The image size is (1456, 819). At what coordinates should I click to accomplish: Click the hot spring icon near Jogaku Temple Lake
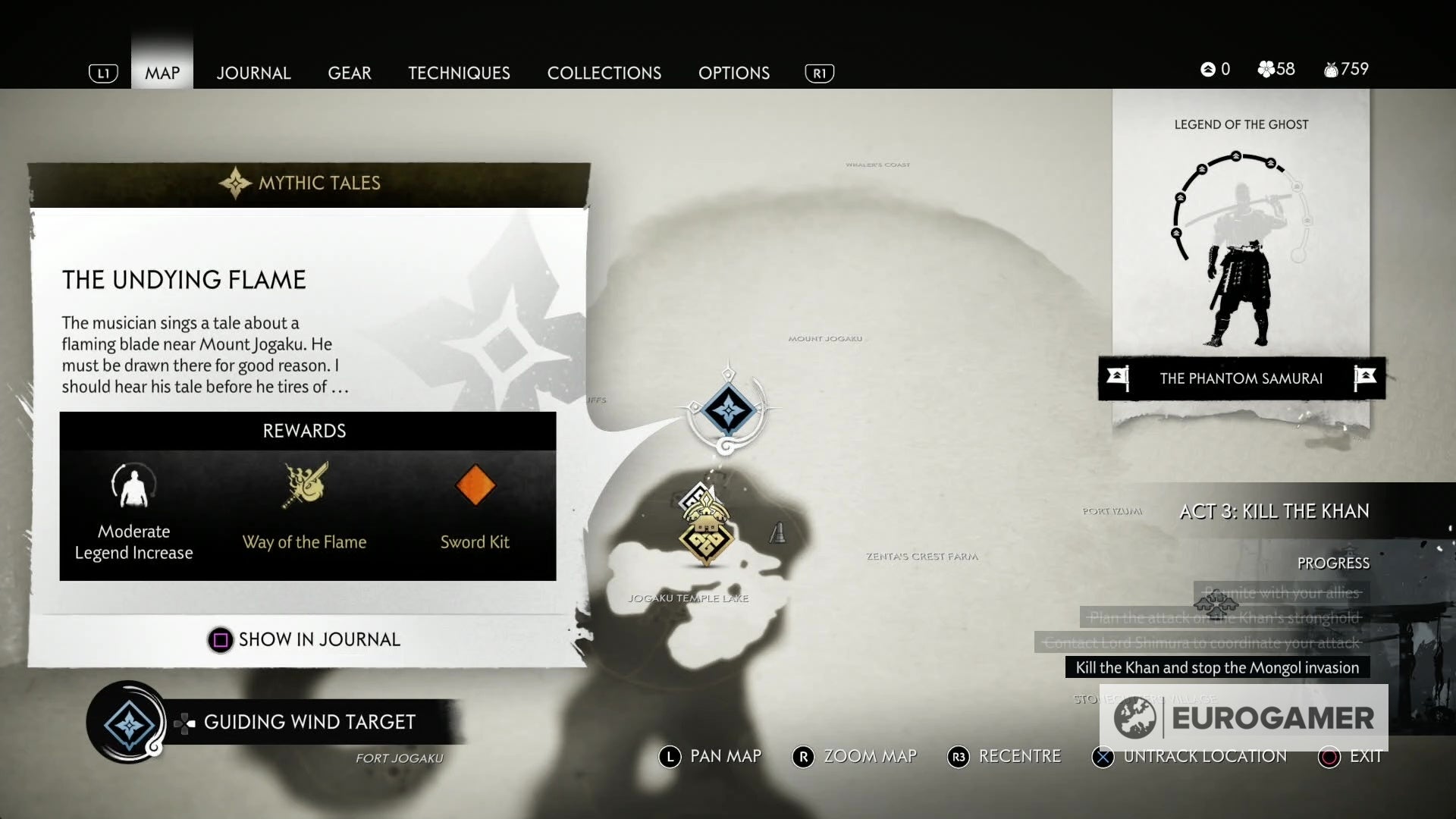(778, 532)
